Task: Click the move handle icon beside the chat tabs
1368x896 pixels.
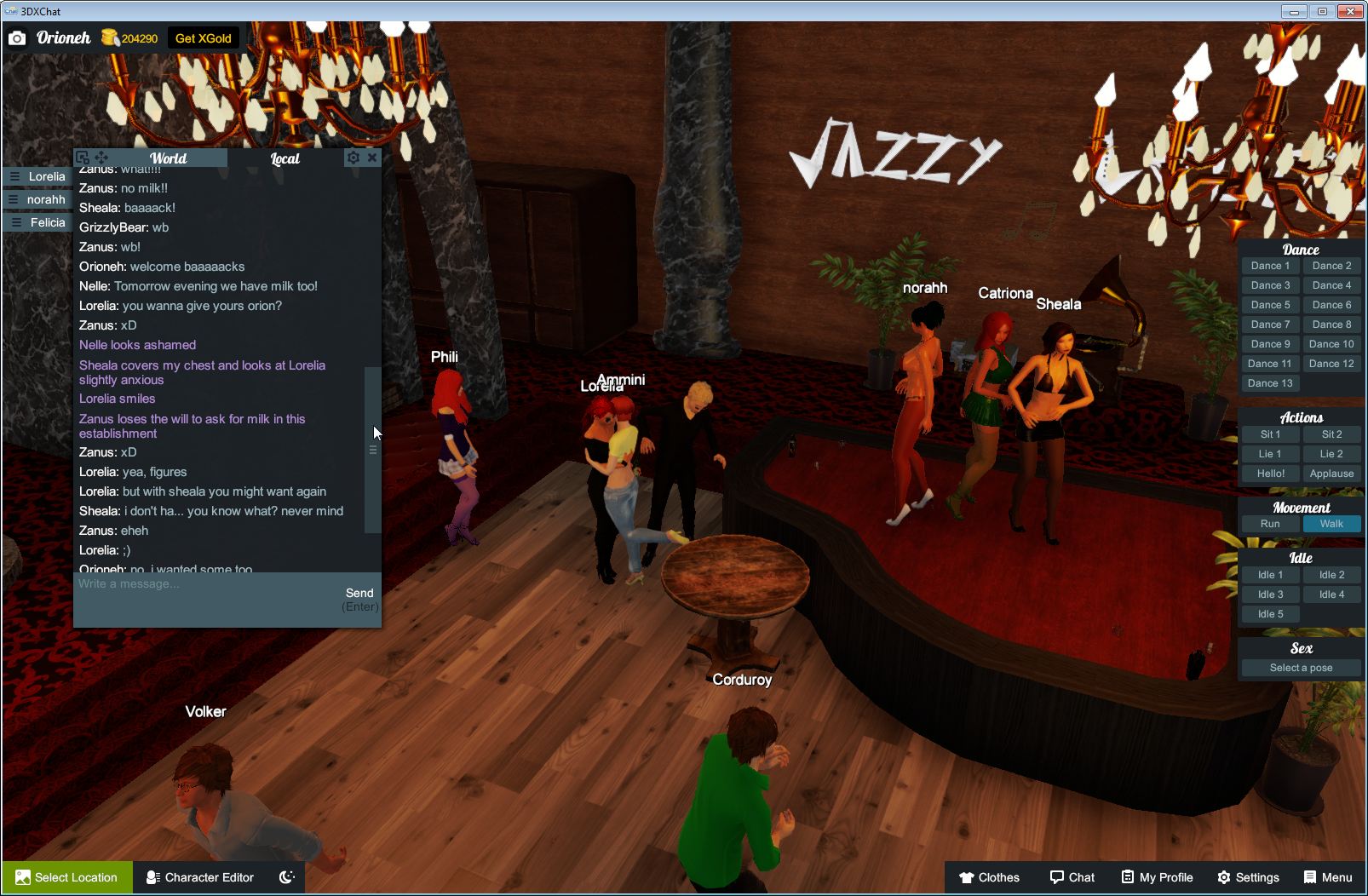Action: pyautogui.click(x=101, y=158)
